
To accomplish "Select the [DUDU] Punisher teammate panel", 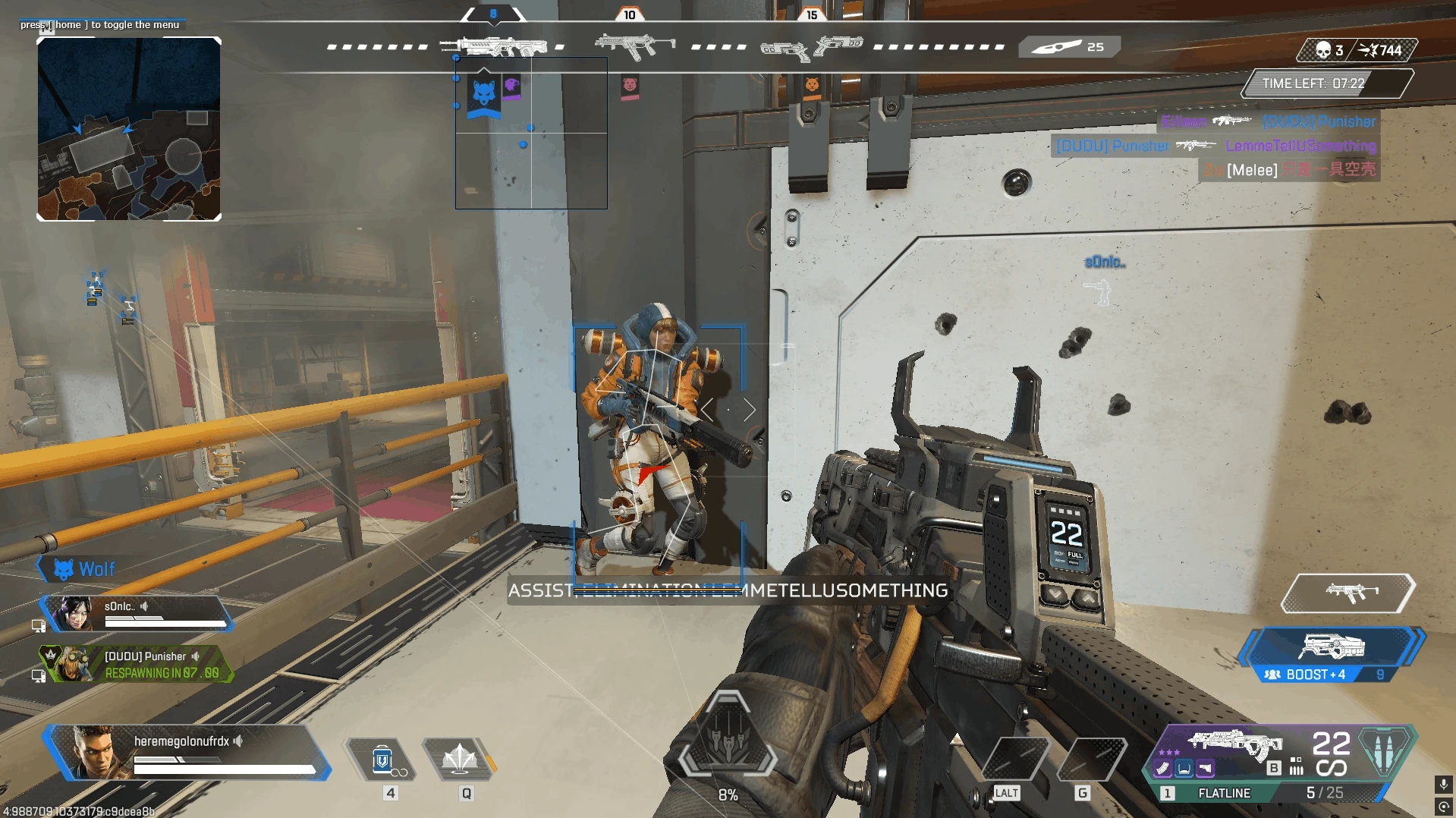I will click(137, 663).
